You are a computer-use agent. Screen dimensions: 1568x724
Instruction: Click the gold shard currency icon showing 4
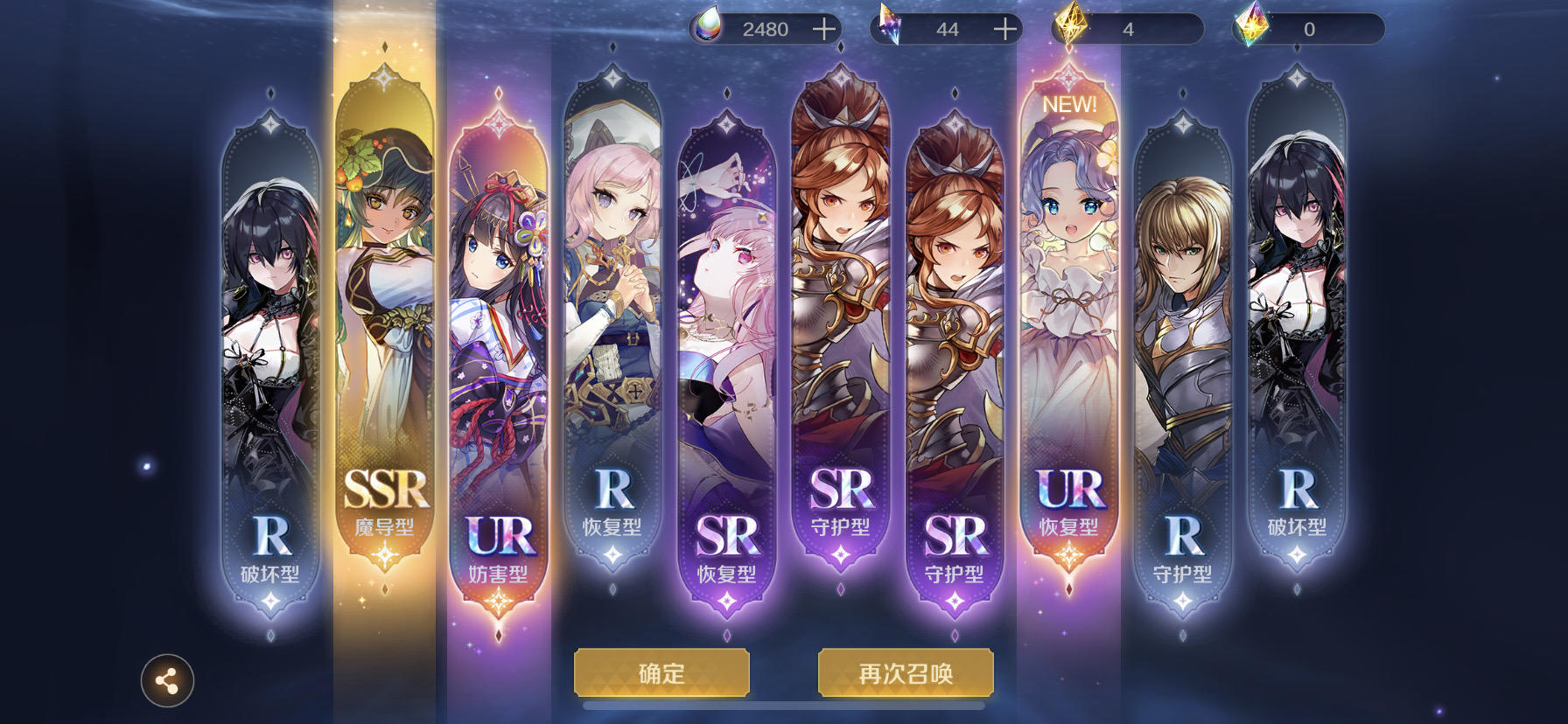point(1073,27)
